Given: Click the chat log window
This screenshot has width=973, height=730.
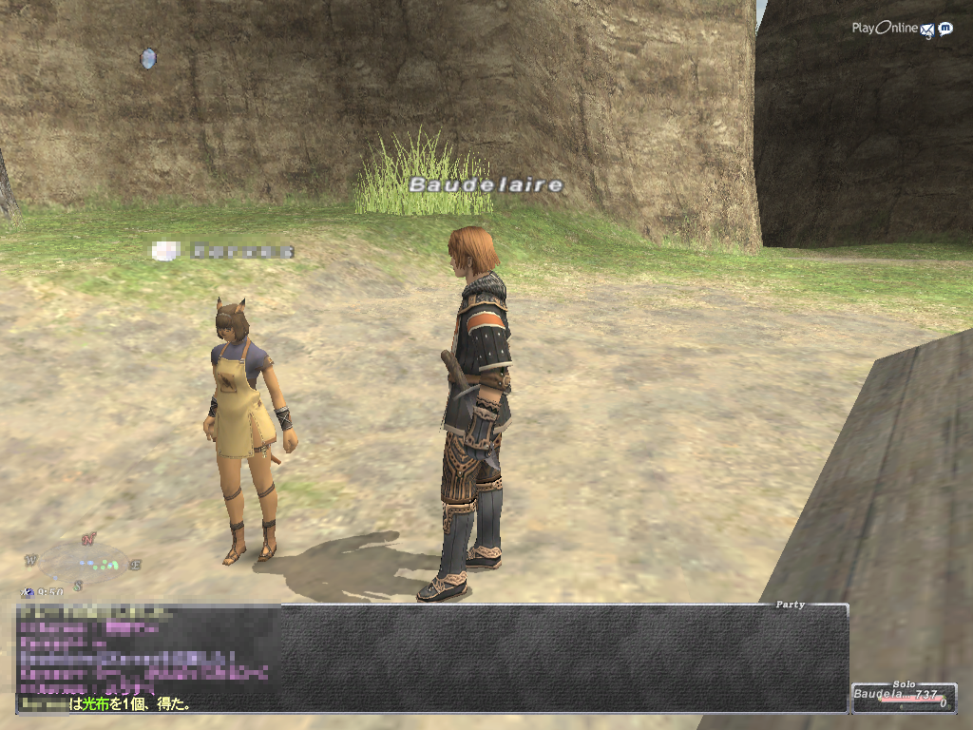Looking at the screenshot, I should click(x=432, y=658).
